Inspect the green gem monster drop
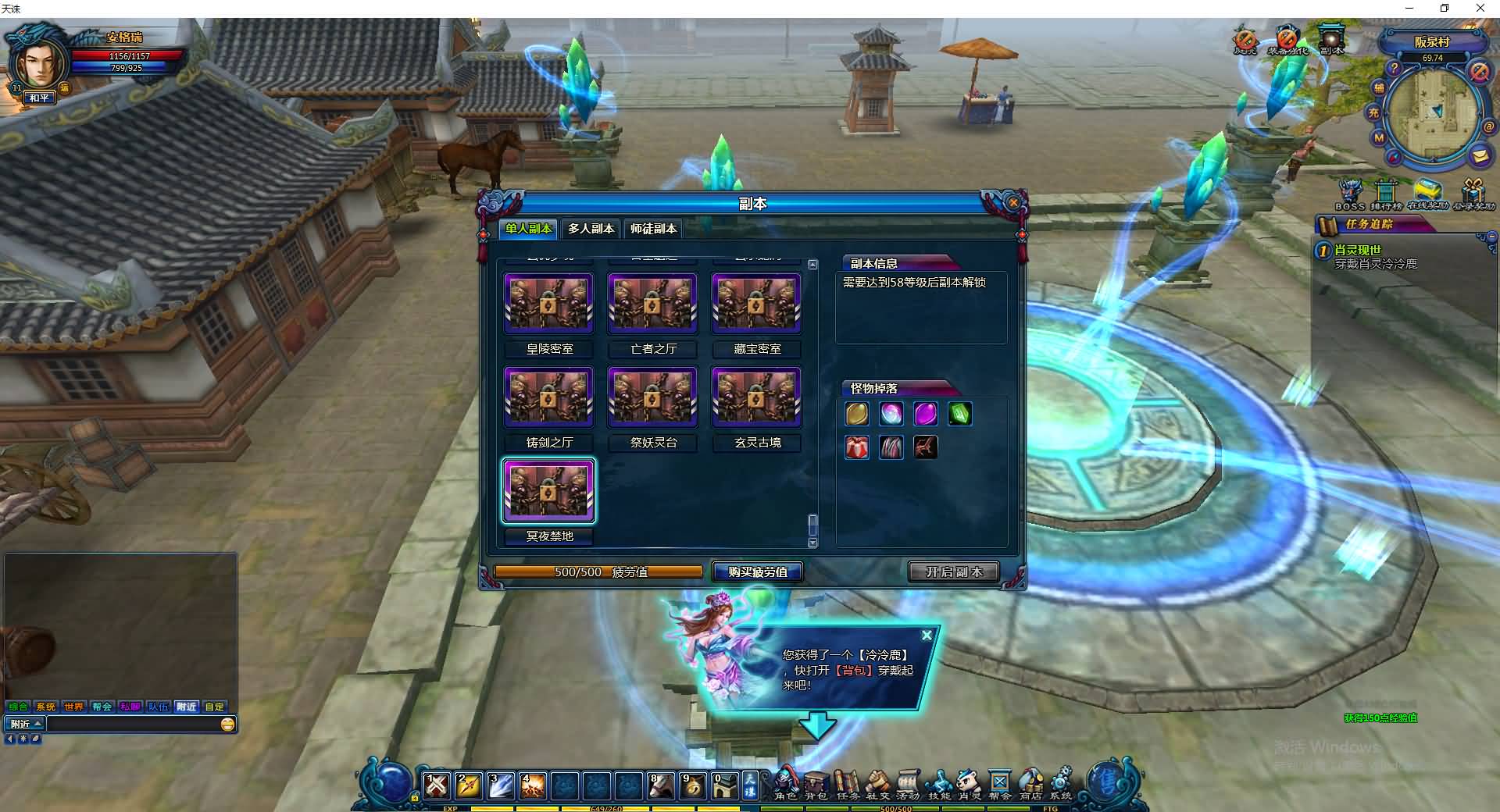Screen dimensions: 1500x812 [x=959, y=414]
